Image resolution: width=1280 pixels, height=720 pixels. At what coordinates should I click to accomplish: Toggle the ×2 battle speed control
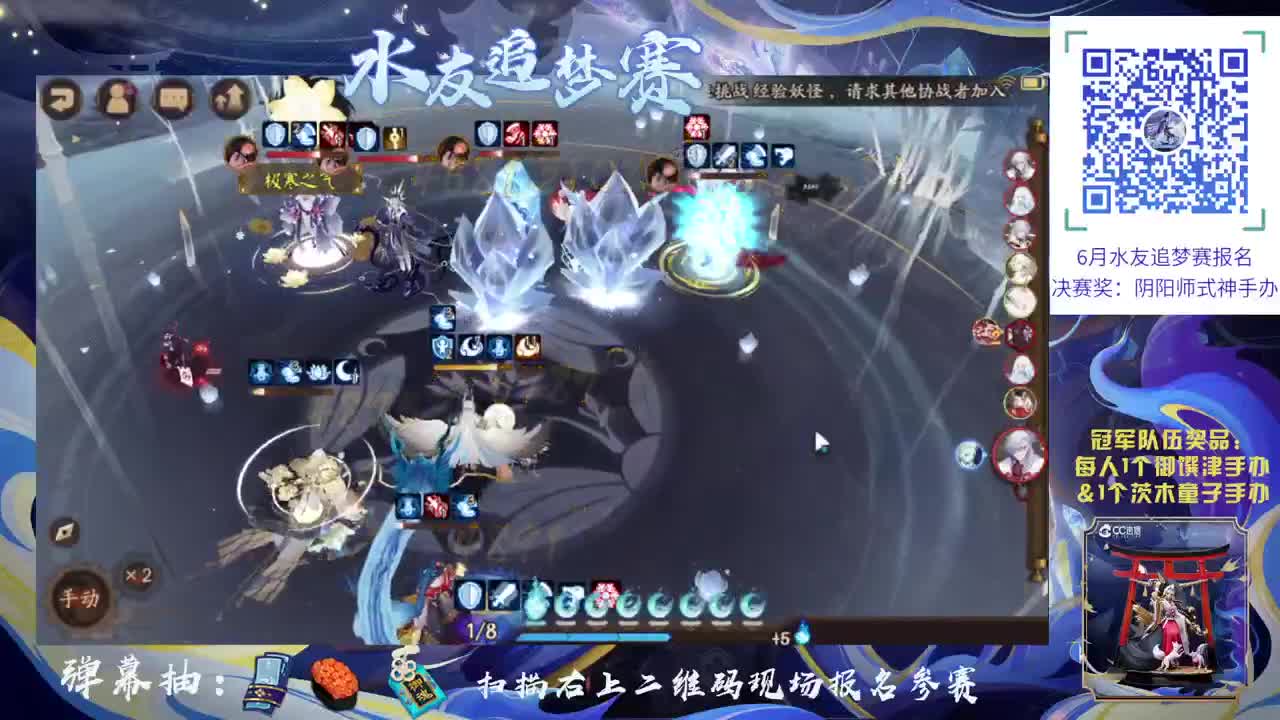(136, 573)
